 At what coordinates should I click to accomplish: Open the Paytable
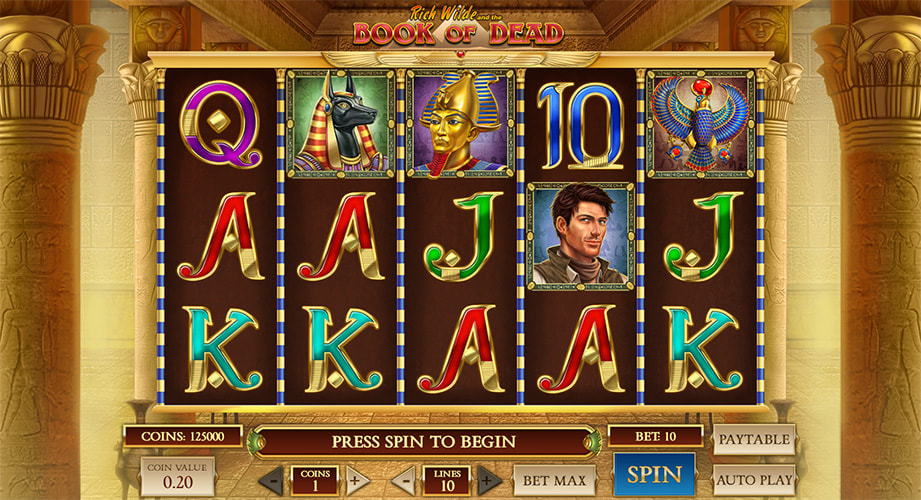(x=754, y=439)
